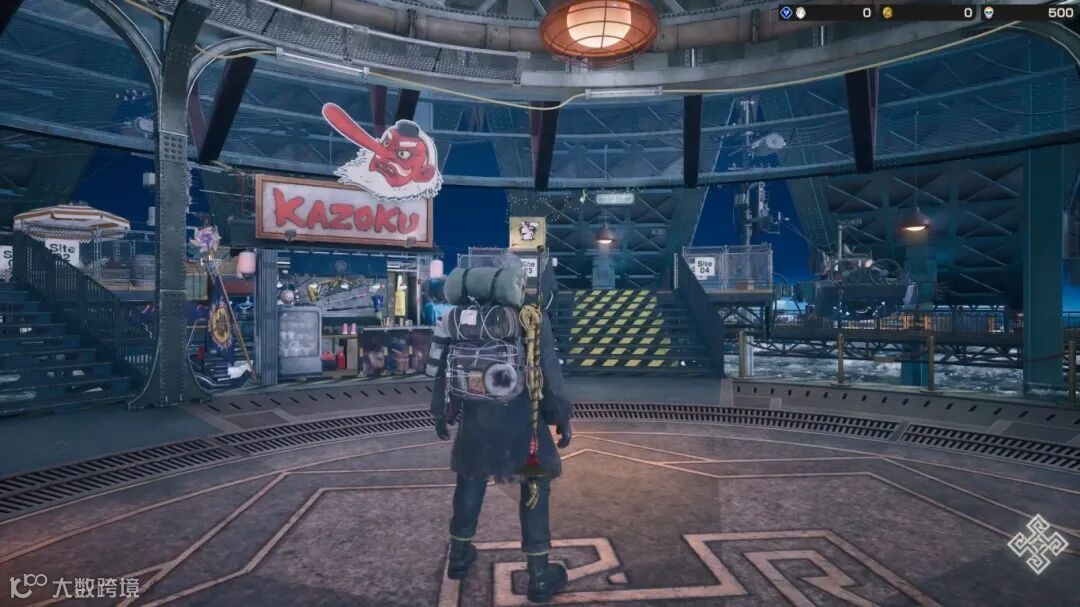Click the rainbow skull currency icon
The height and width of the screenshot is (607, 1080).
(x=987, y=13)
